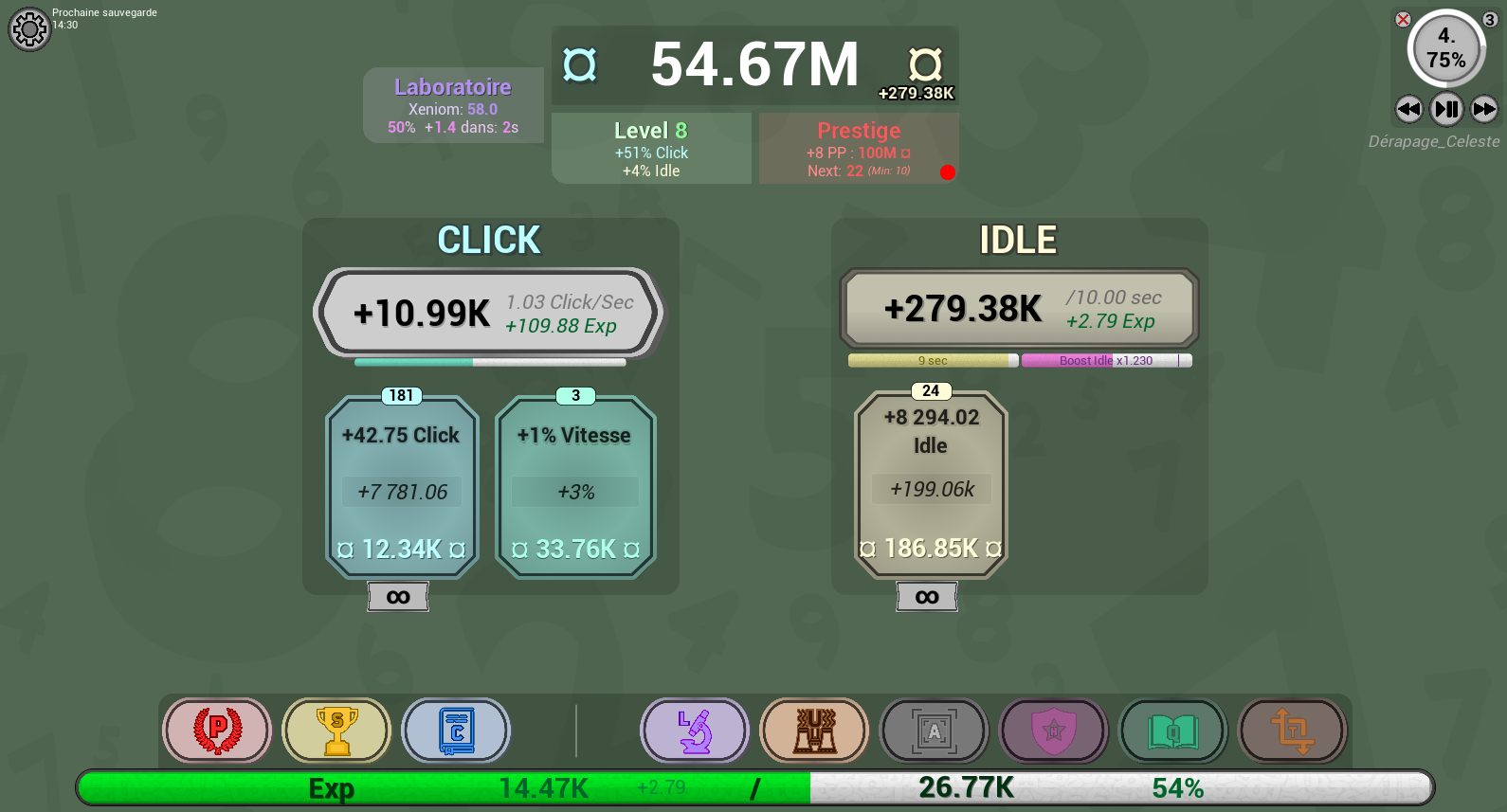Buy the +42.75 Click upgrade for 12.34K

pyautogui.click(x=401, y=488)
